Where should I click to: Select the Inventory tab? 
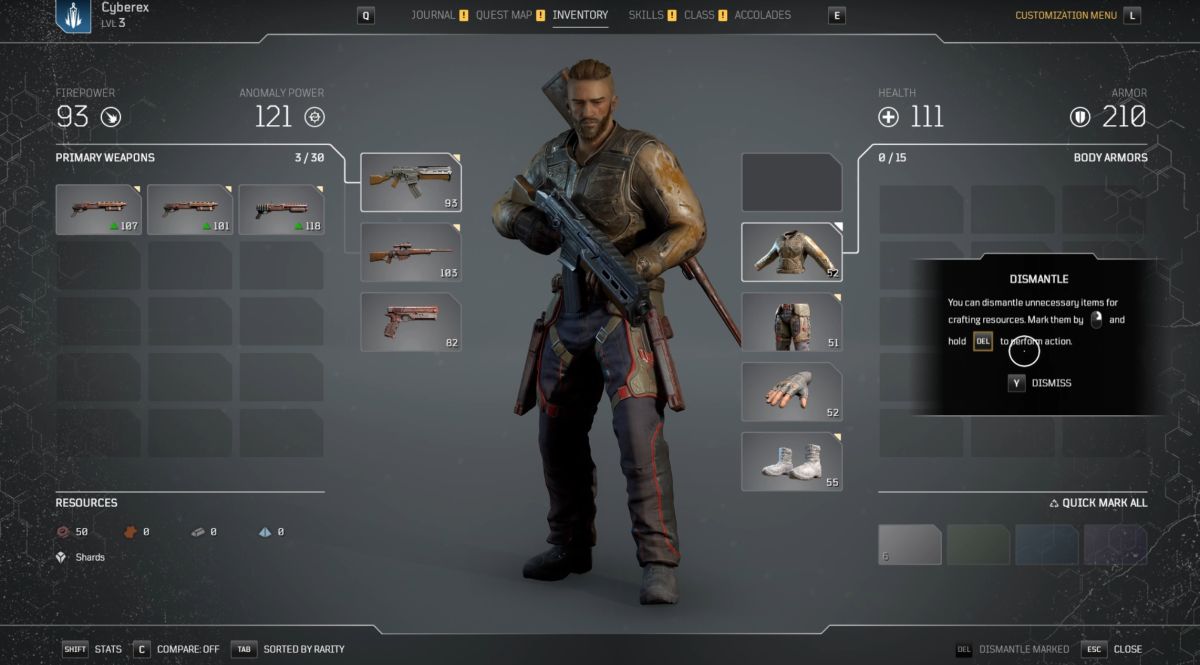click(x=580, y=15)
